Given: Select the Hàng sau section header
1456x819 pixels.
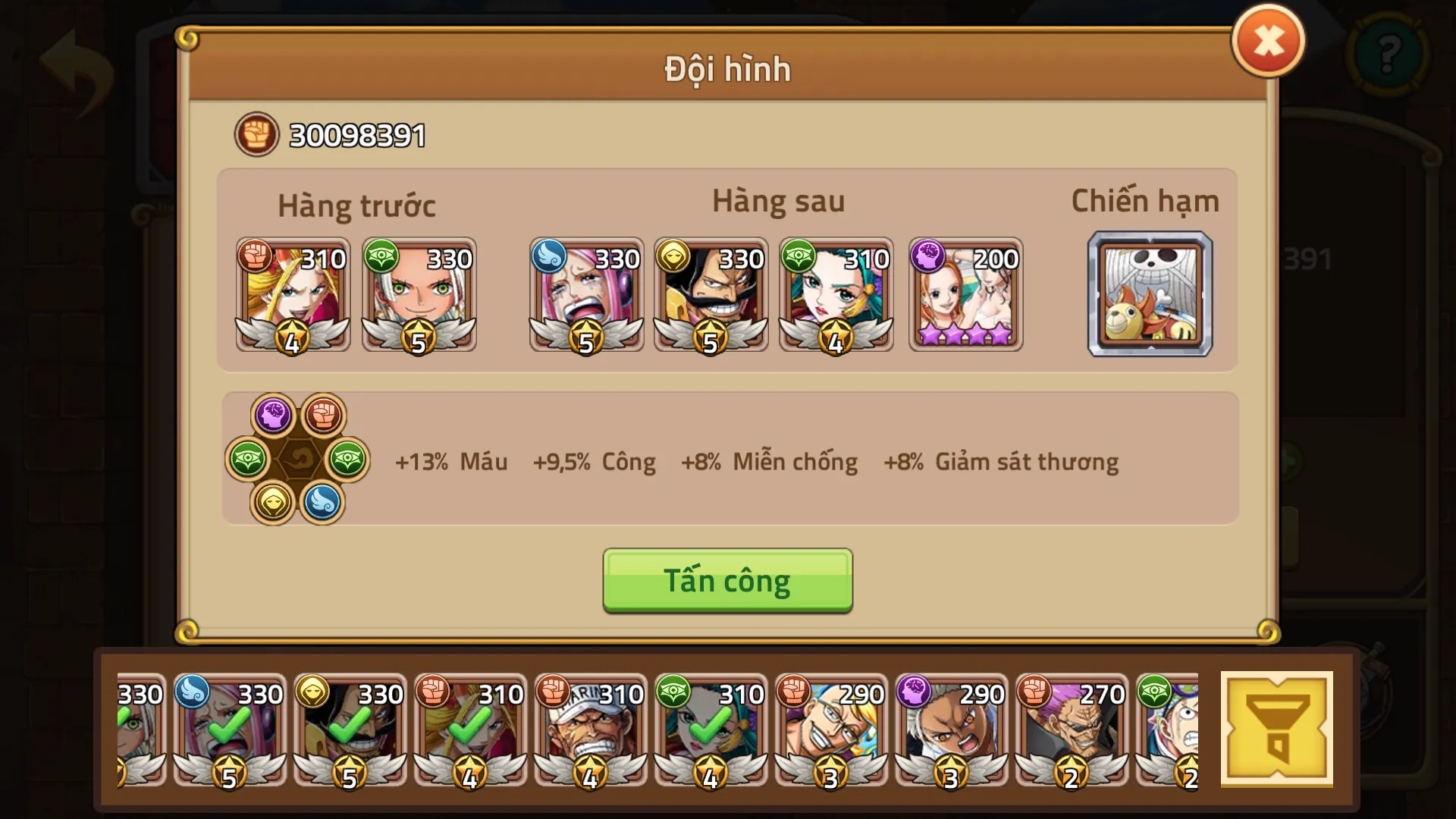Looking at the screenshot, I should pyautogui.click(x=778, y=201).
